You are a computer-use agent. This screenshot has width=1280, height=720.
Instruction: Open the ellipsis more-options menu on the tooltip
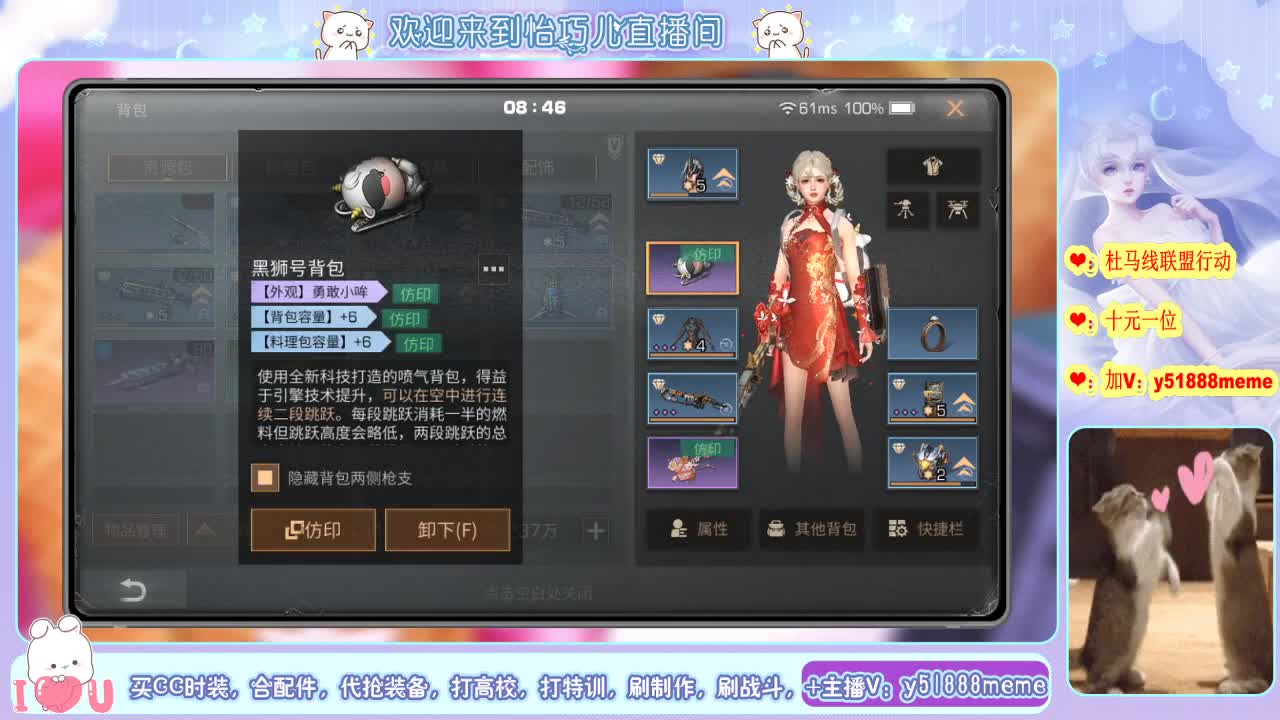tap(493, 268)
